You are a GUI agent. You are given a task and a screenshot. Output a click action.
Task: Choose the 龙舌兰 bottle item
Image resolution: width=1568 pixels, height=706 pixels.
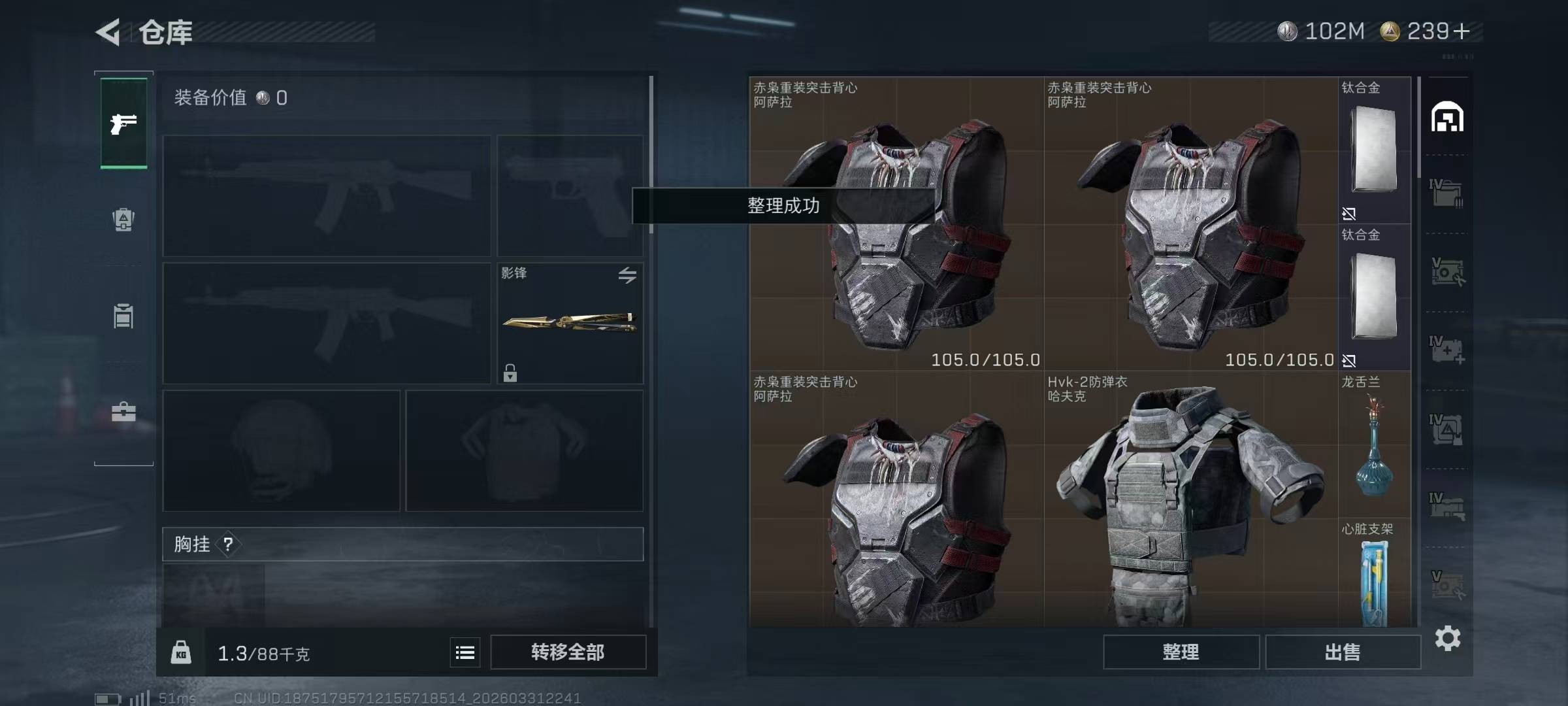pos(1374,445)
